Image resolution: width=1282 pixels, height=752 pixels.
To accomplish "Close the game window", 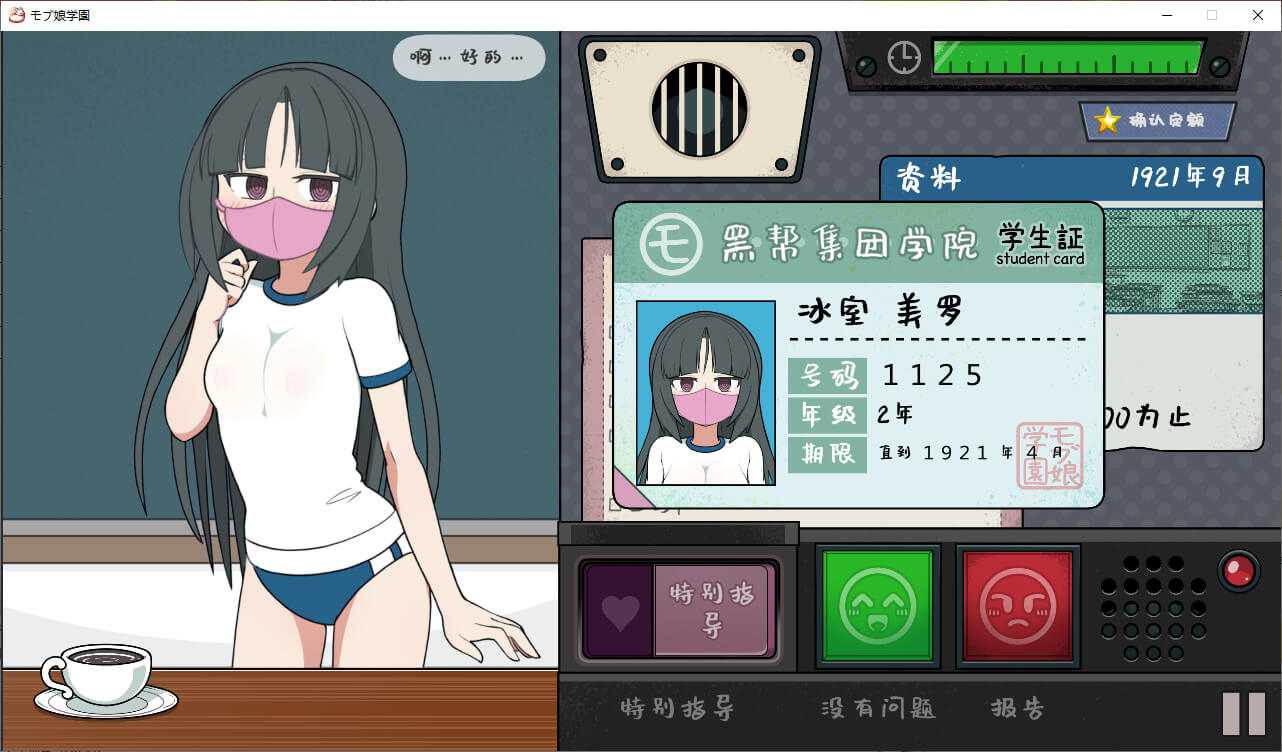I will tap(1258, 15).
